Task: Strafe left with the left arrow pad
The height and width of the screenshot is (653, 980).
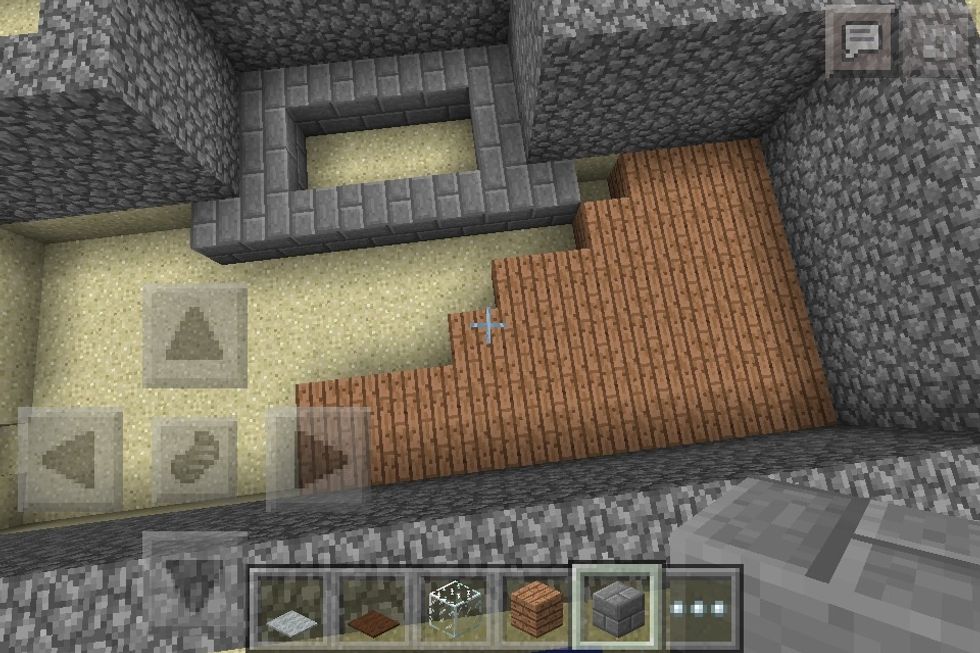Action: pos(70,459)
